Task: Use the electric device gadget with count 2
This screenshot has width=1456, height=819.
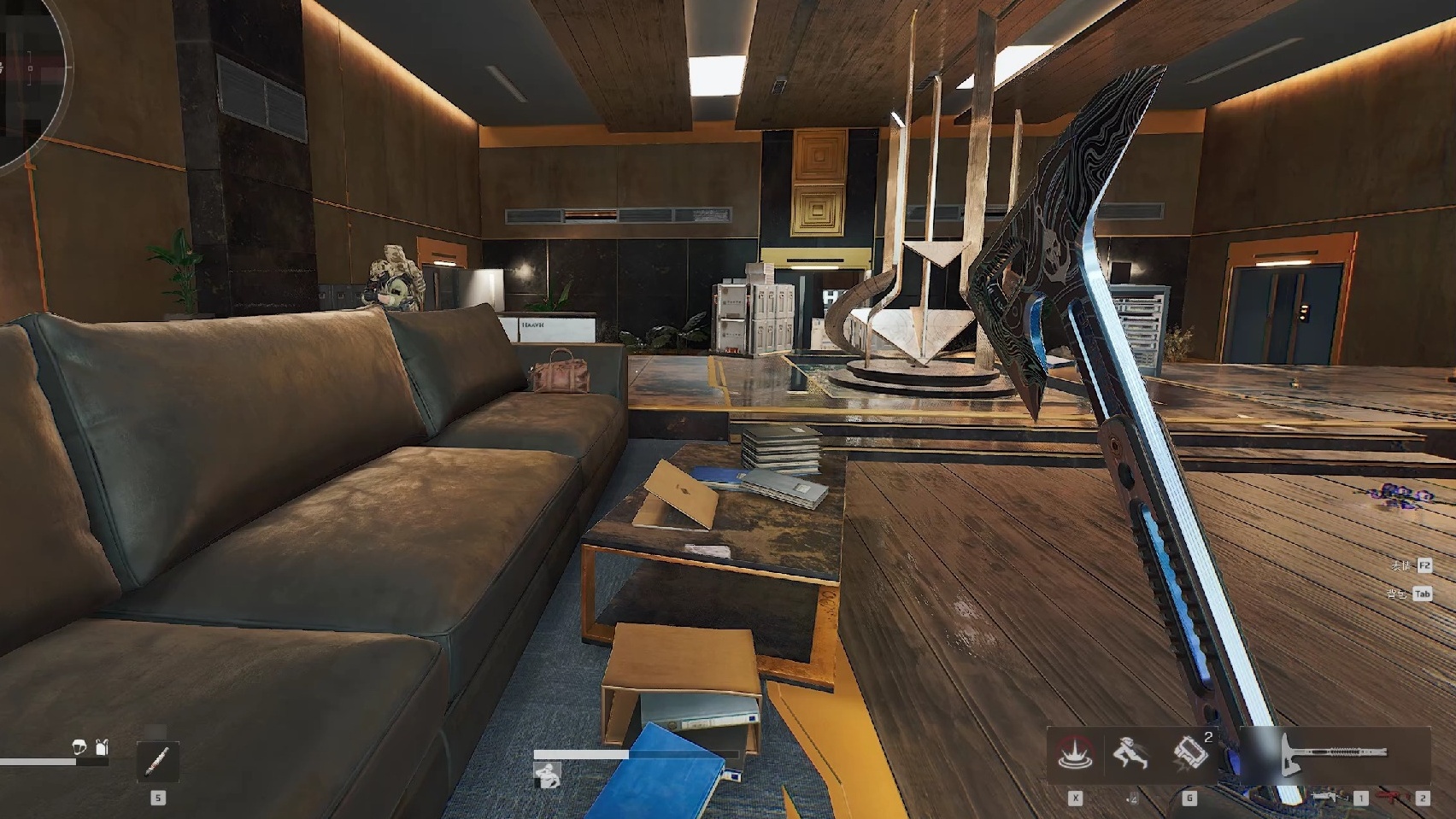Action: [1190, 753]
